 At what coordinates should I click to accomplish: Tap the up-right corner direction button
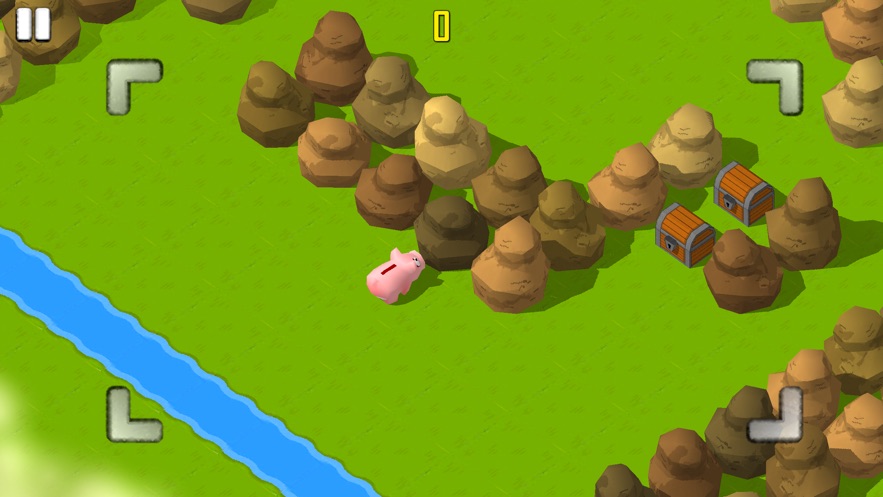776,86
